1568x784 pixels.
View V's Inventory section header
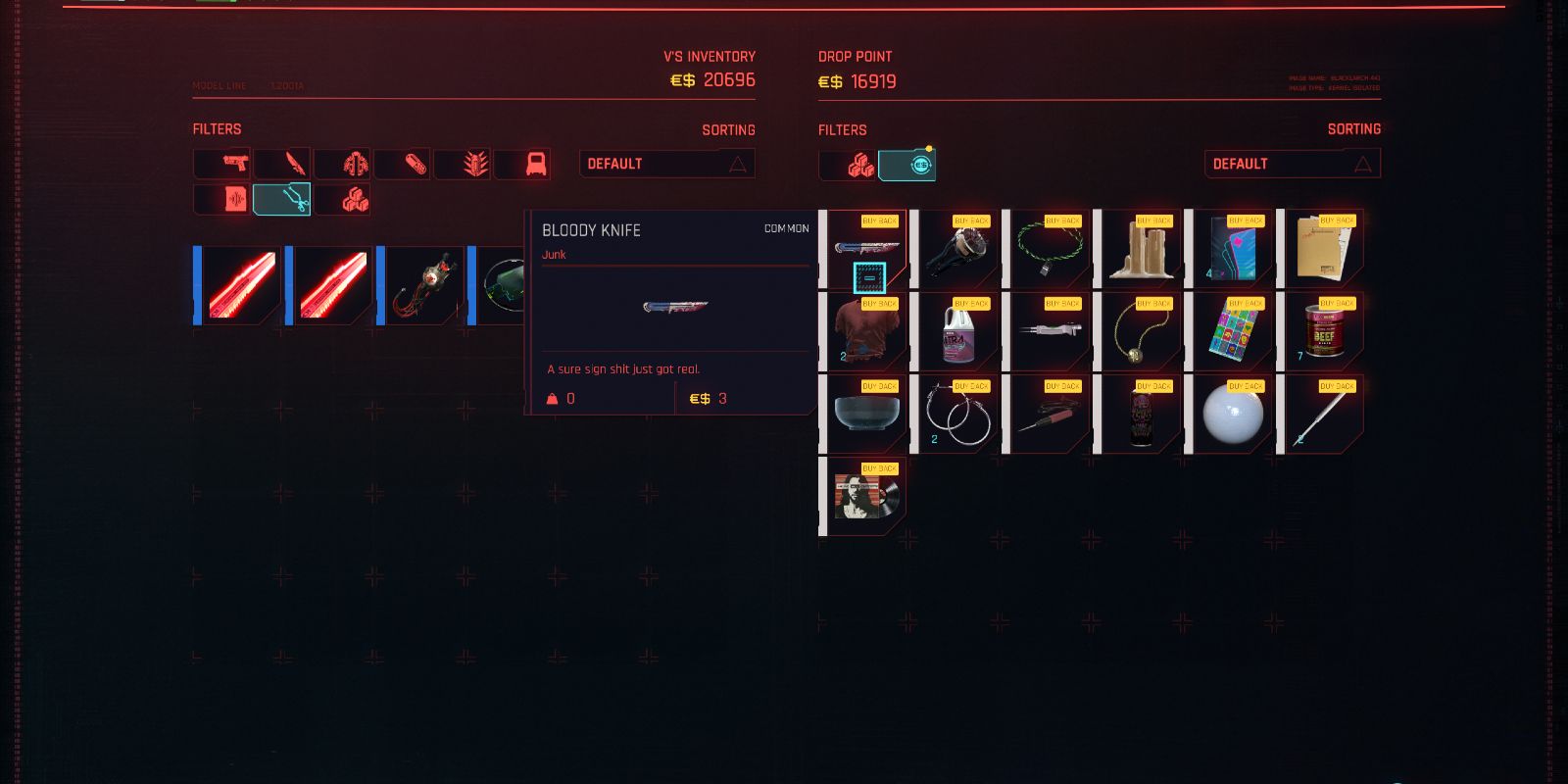pos(708,56)
